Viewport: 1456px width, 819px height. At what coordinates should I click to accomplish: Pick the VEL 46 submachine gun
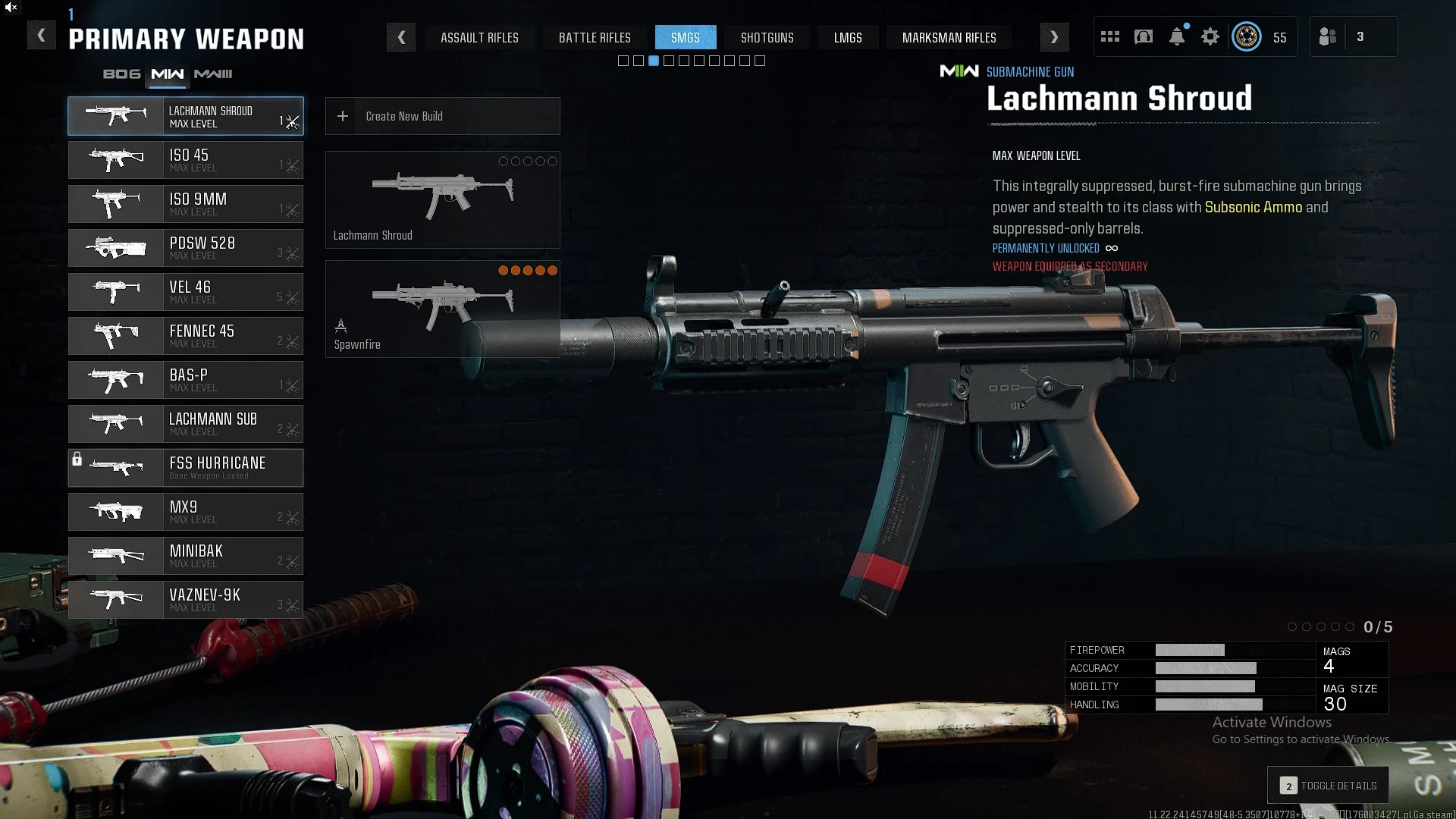[186, 292]
